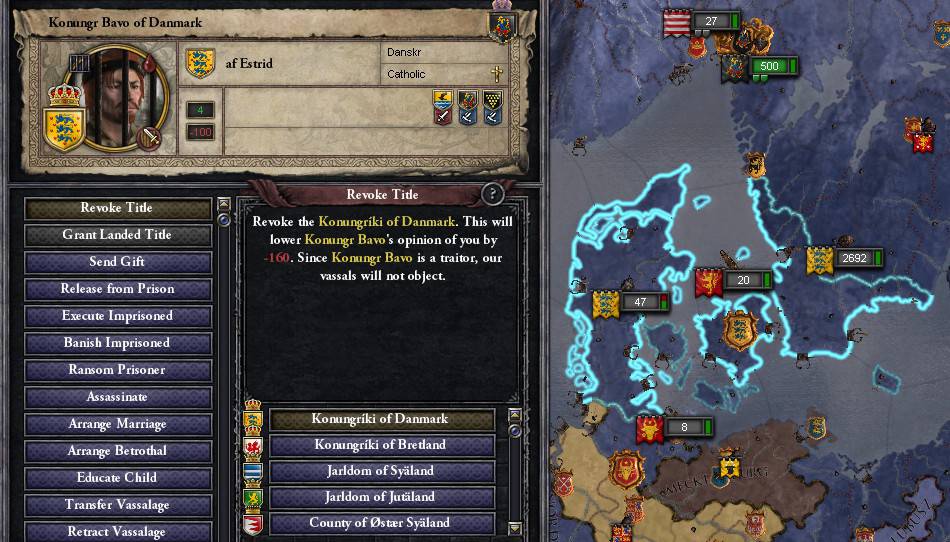This screenshot has width=950, height=542.
Task: Pick Konungríki of Bretland title
Action: click(381, 445)
